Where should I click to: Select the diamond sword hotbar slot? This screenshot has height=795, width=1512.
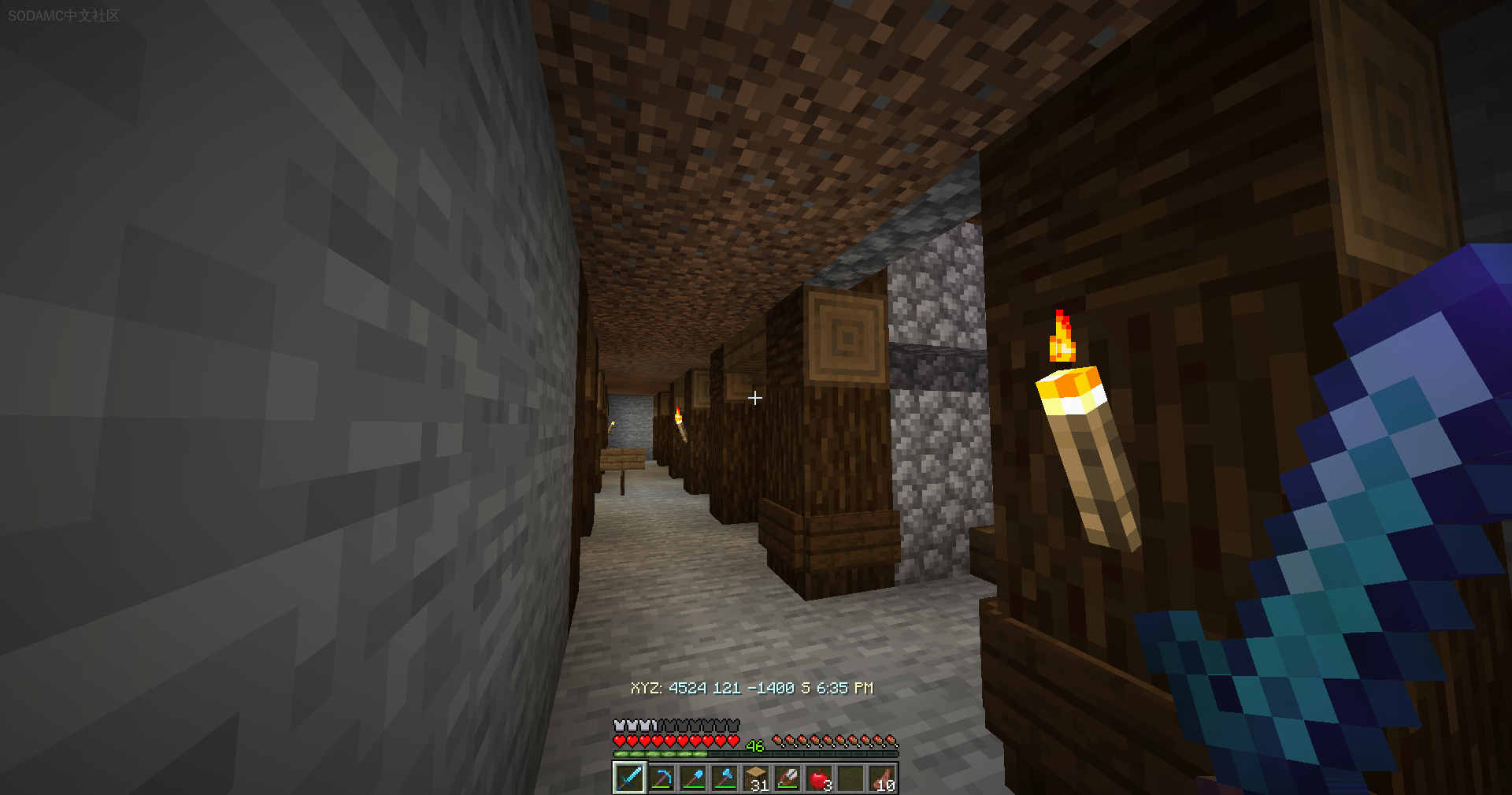pyautogui.click(x=629, y=778)
